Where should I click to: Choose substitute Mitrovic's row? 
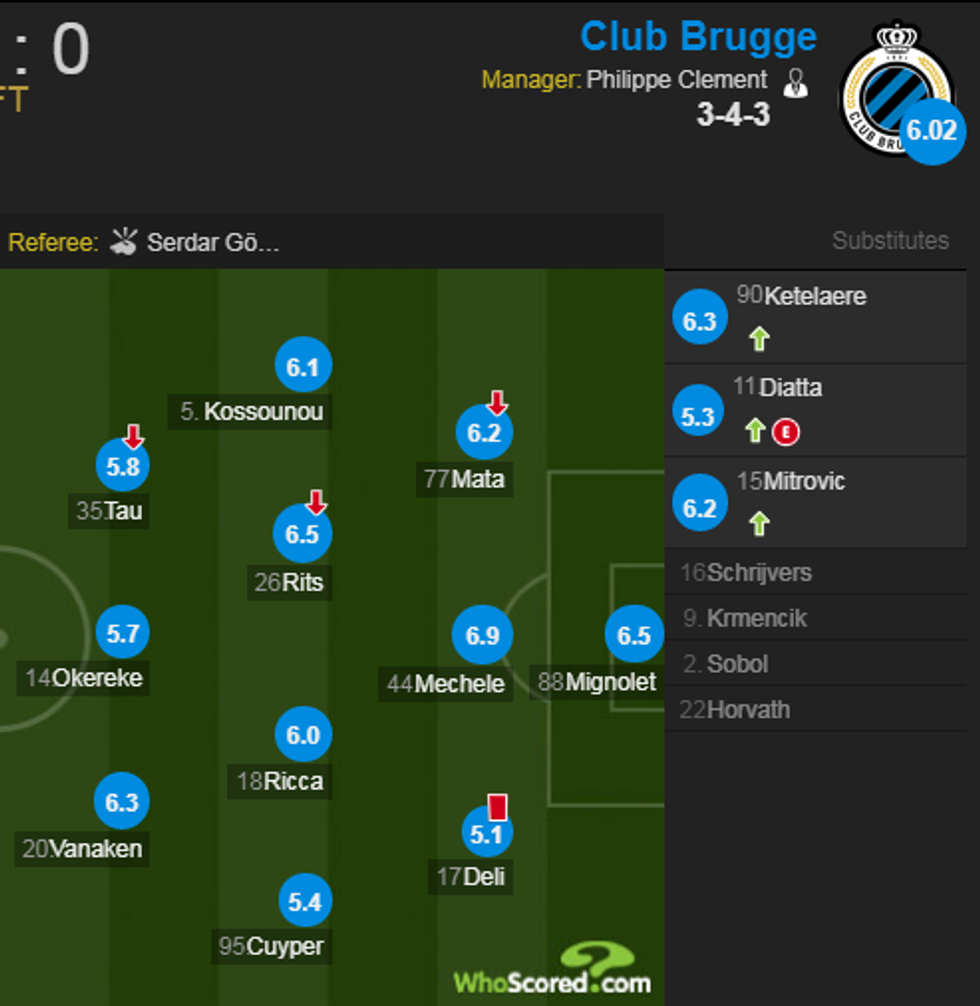(815, 501)
